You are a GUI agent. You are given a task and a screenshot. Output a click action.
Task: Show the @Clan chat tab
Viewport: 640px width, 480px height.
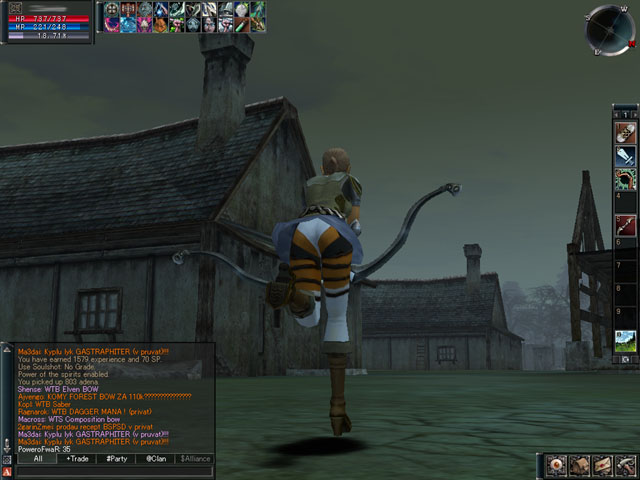tap(155, 458)
